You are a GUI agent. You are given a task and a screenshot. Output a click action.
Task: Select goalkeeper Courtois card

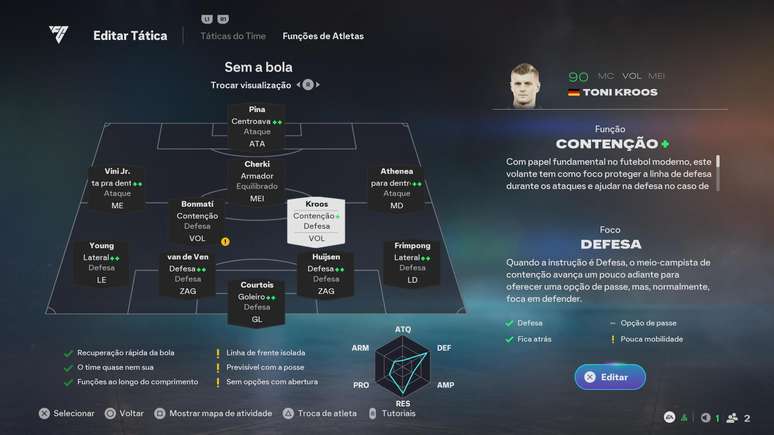(x=257, y=301)
